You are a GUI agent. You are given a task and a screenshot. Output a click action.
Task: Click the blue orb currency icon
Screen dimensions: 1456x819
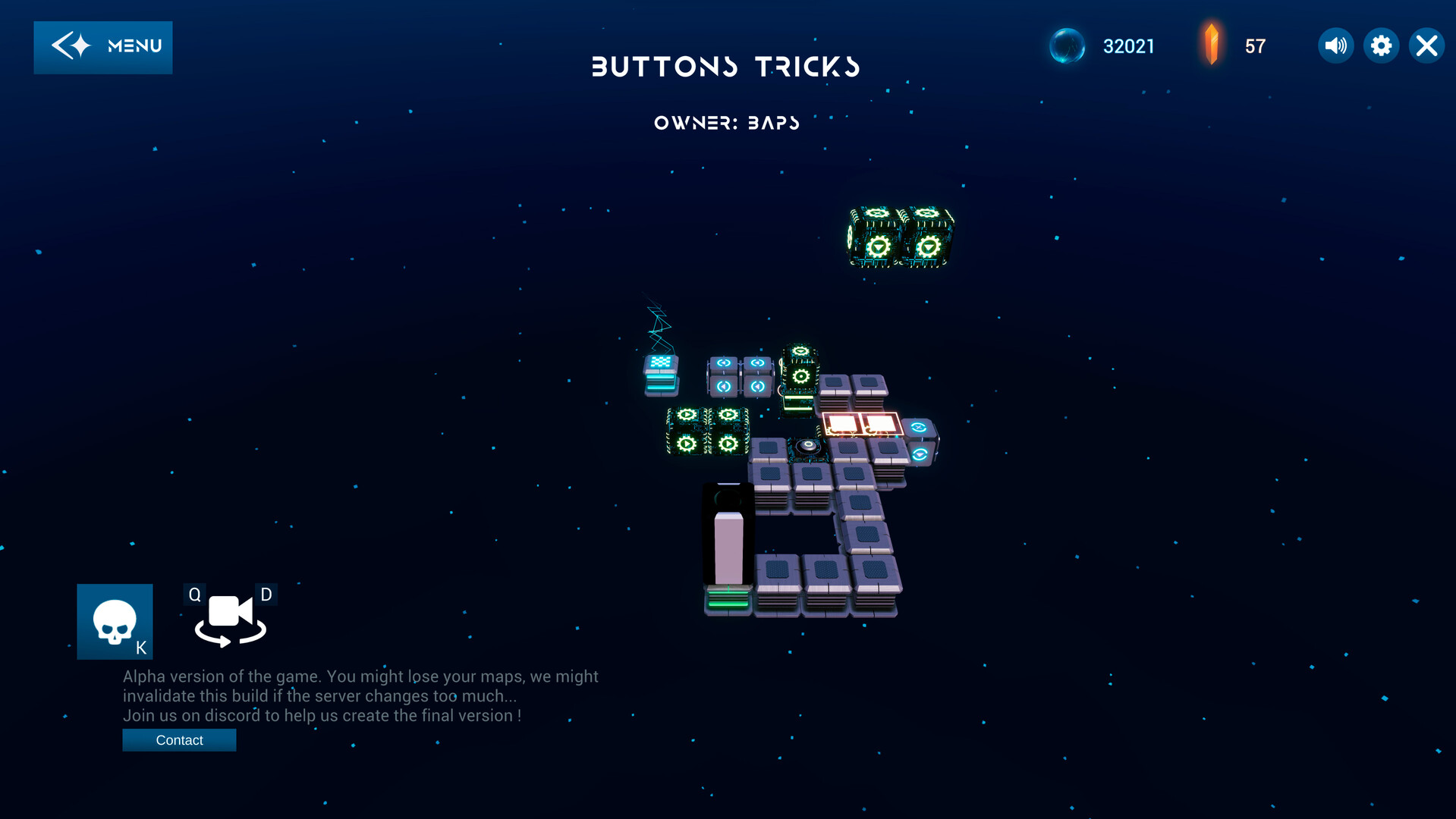1068,45
